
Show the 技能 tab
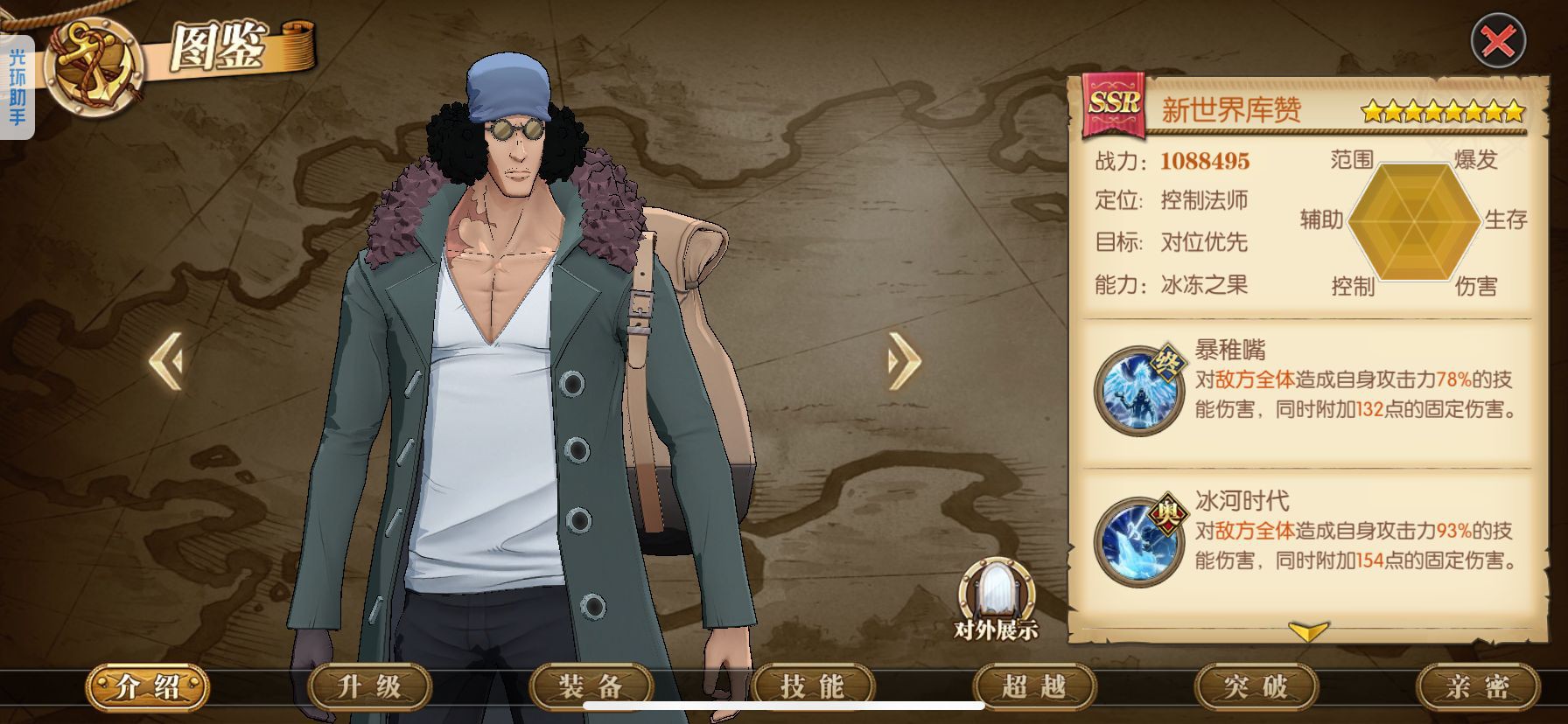[x=812, y=687]
